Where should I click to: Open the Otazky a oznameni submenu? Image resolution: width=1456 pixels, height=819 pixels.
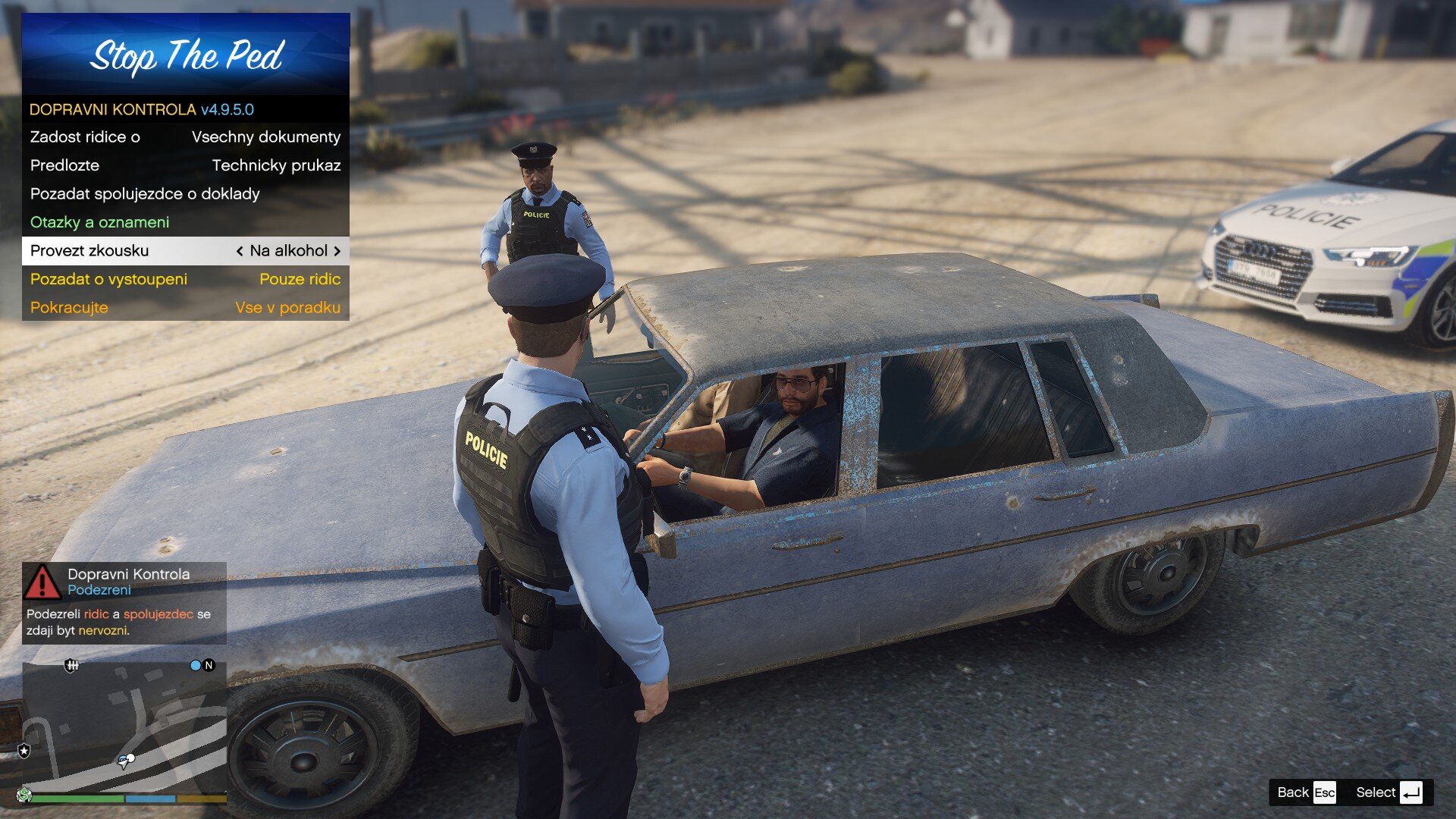185,222
